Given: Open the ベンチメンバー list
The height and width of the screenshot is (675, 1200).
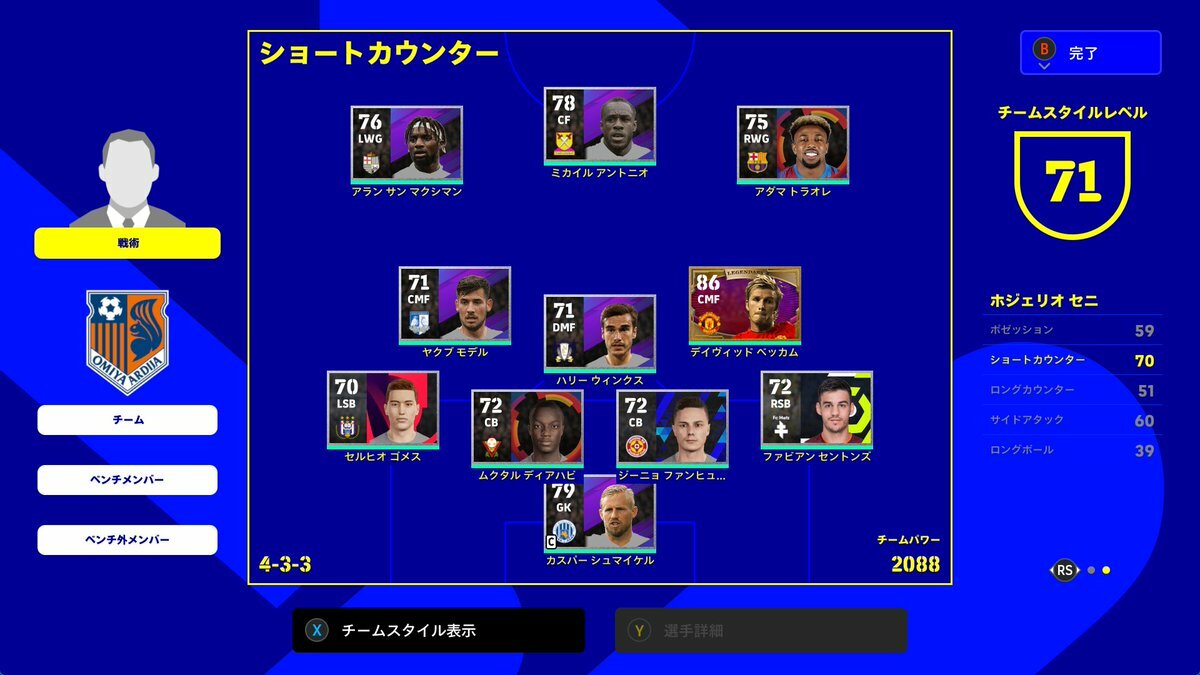Looking at the screenshot, I should [x=127, y=480].
